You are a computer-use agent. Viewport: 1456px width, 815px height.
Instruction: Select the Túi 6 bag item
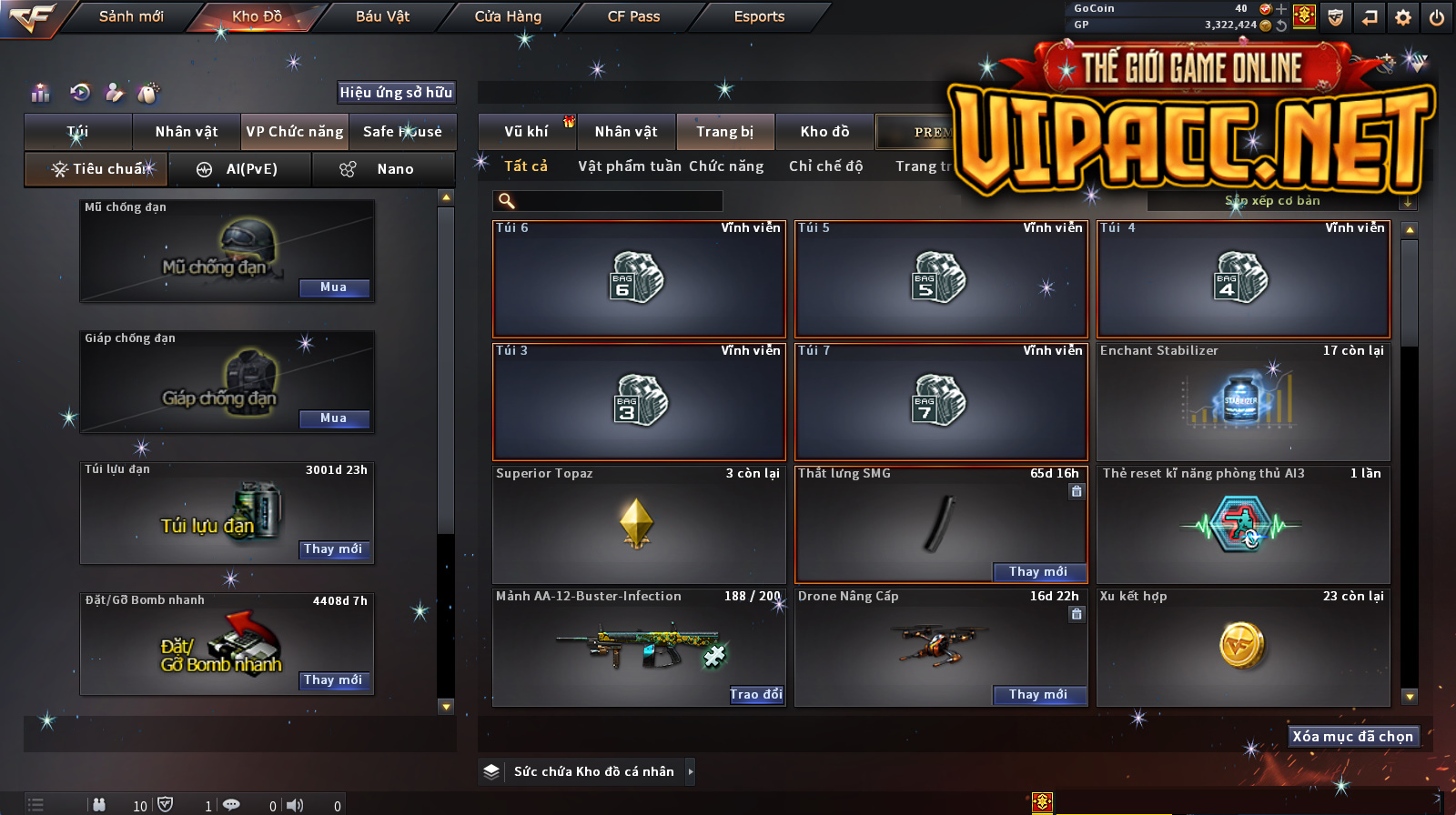639,279
